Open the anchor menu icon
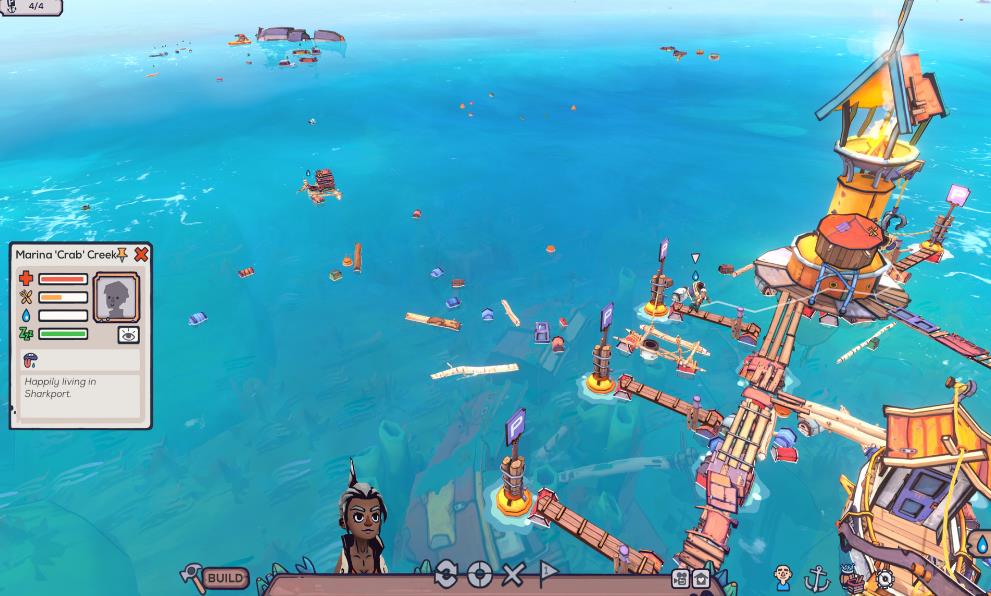 coord(817,577)
